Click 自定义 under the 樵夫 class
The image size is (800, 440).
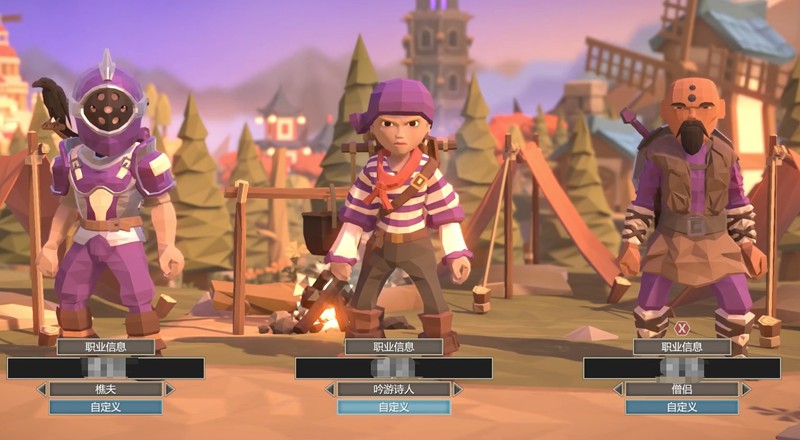(105, 407)
